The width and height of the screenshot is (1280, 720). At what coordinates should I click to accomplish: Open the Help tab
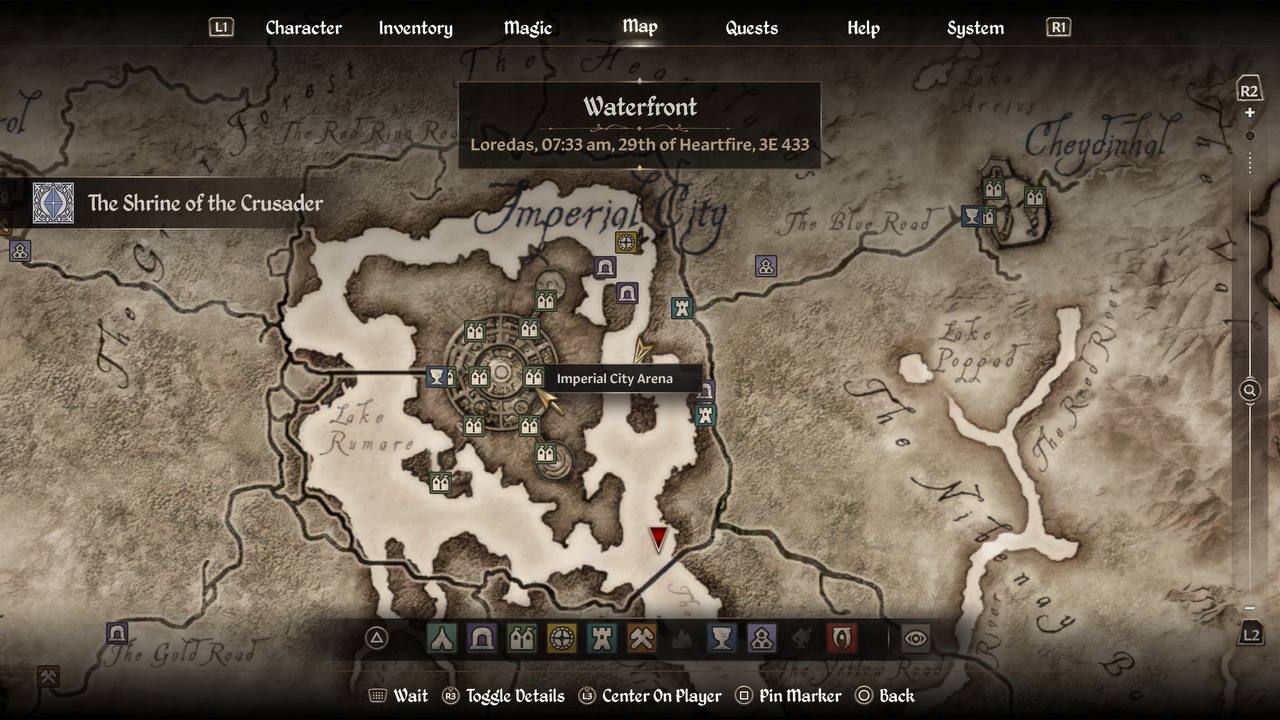[x=863, y=28]
